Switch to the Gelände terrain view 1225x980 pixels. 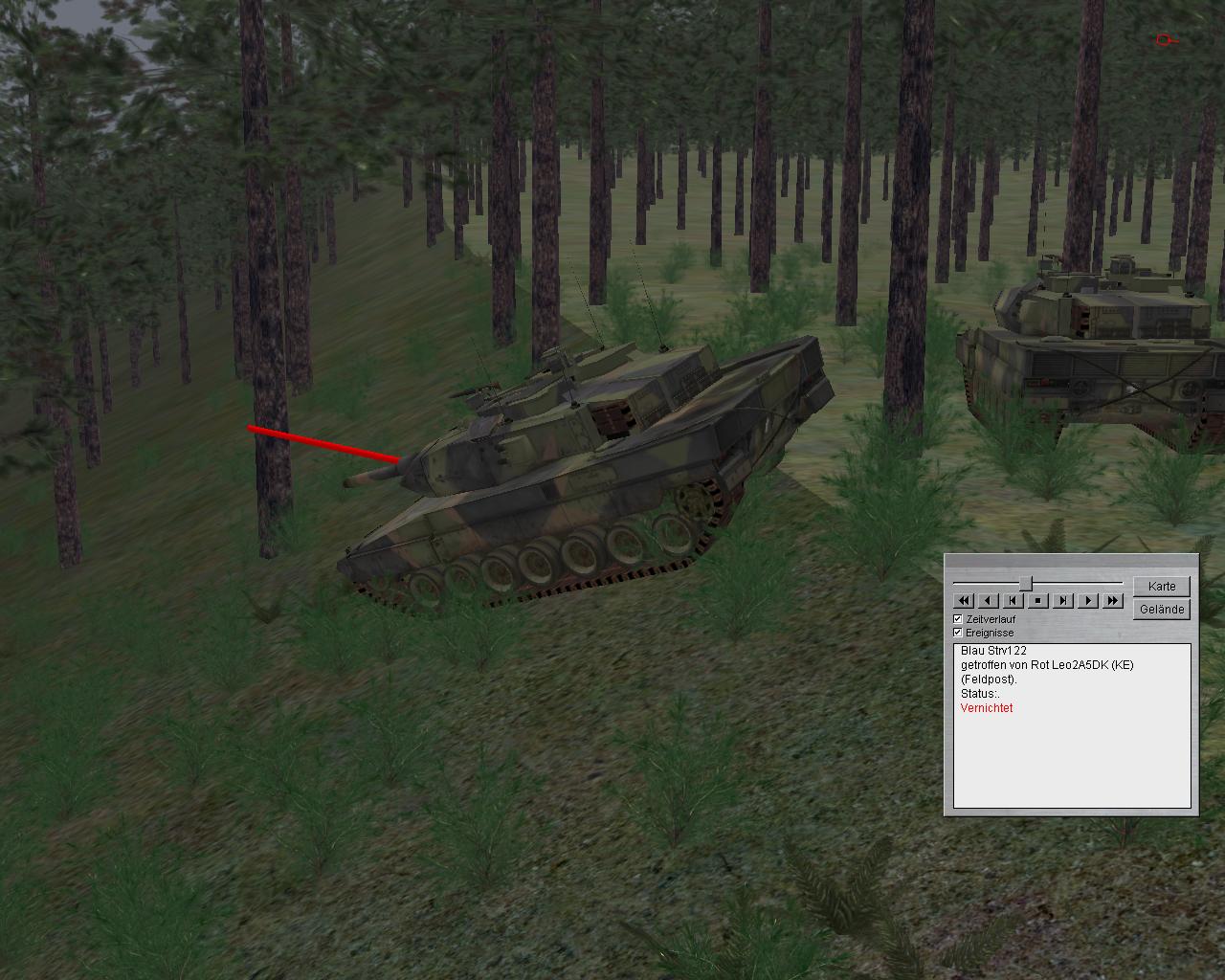click(1162, 609)
